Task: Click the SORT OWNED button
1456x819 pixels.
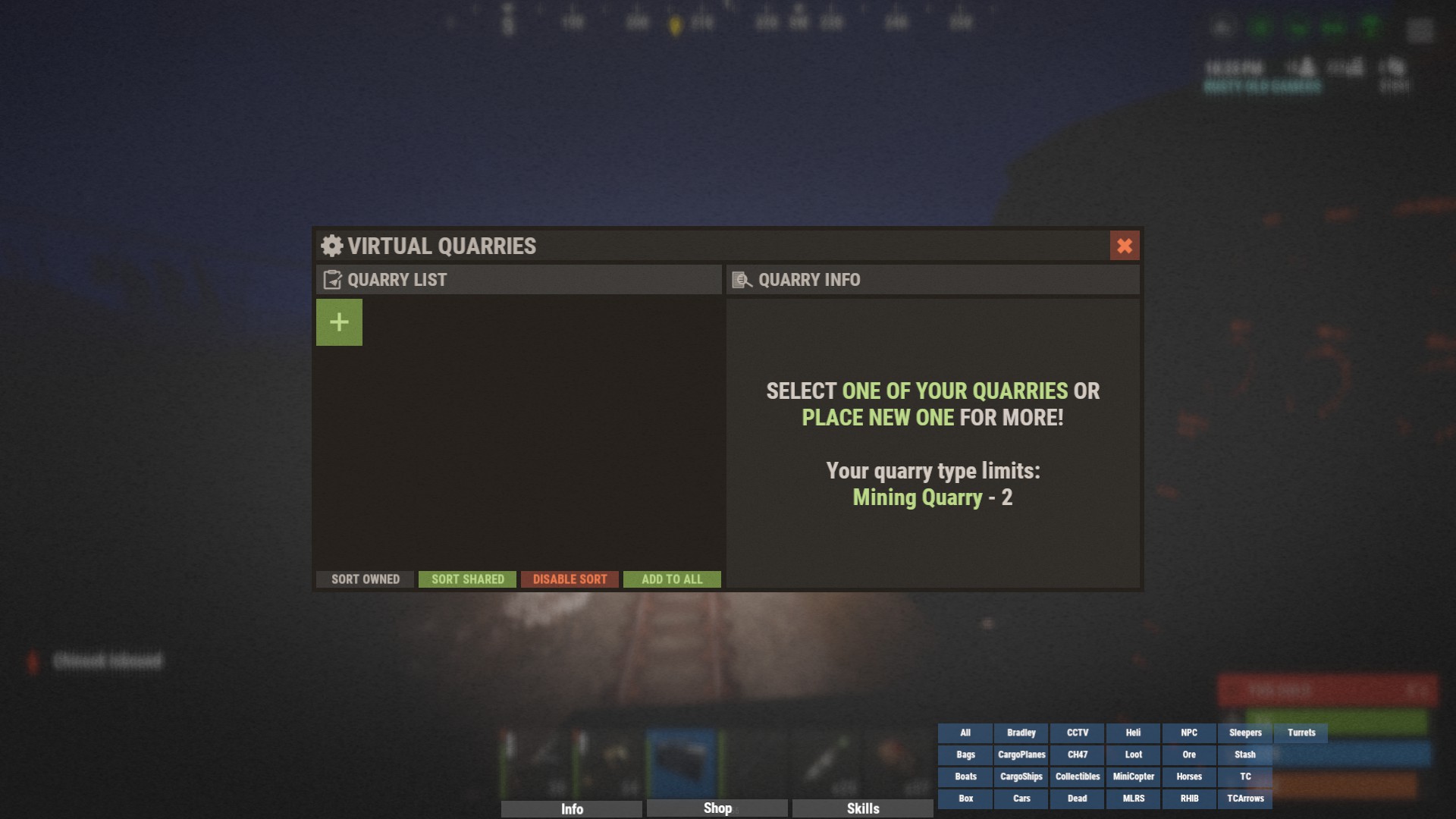Action: click(365, 579)
